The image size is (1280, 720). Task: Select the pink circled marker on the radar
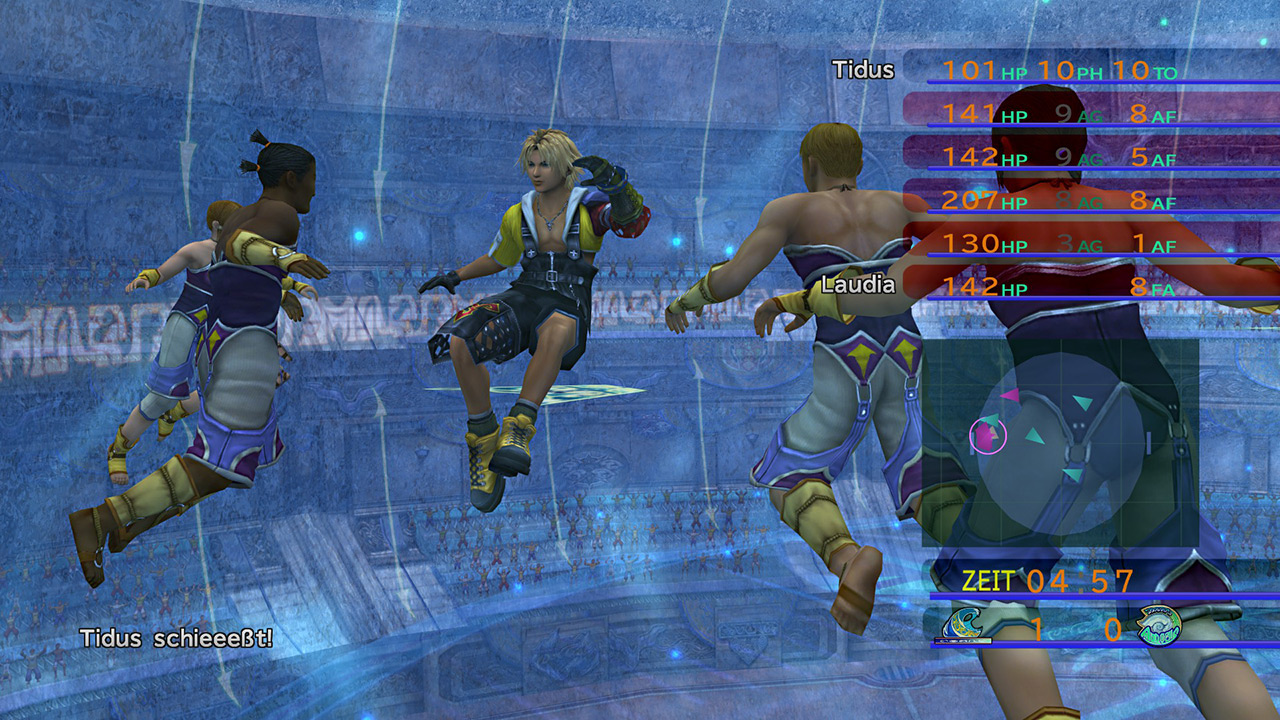pos(988,435)
